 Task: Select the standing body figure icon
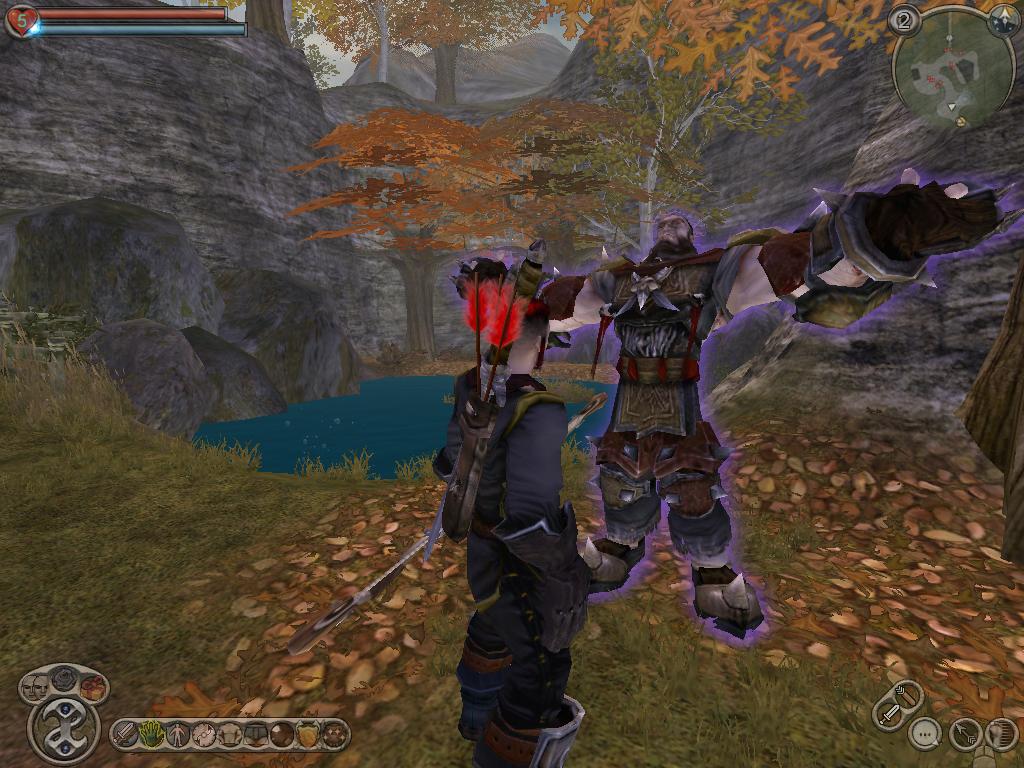[178, 735]
